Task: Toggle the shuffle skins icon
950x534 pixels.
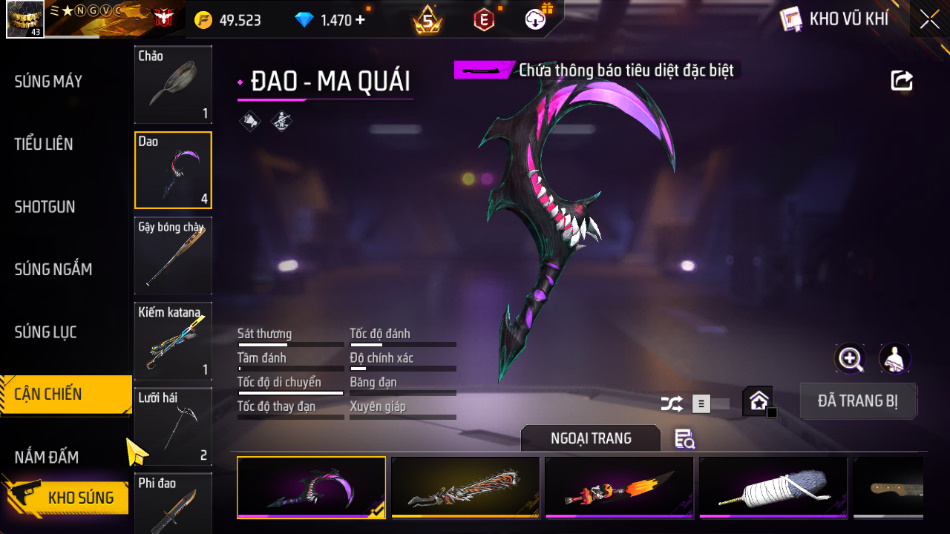Action: pos(672,404)
